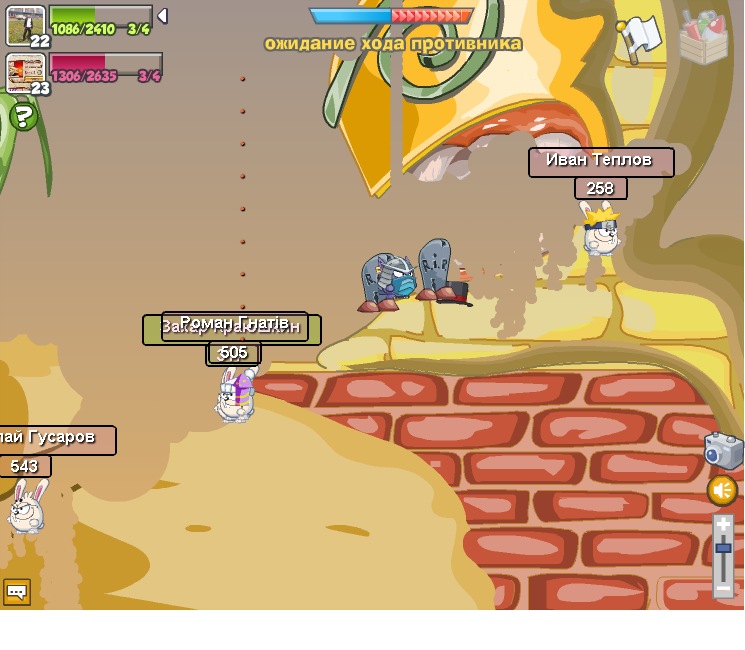Screen dimensions: 745x650
Task: Click the white surrender flag
Action: [640, 37]
